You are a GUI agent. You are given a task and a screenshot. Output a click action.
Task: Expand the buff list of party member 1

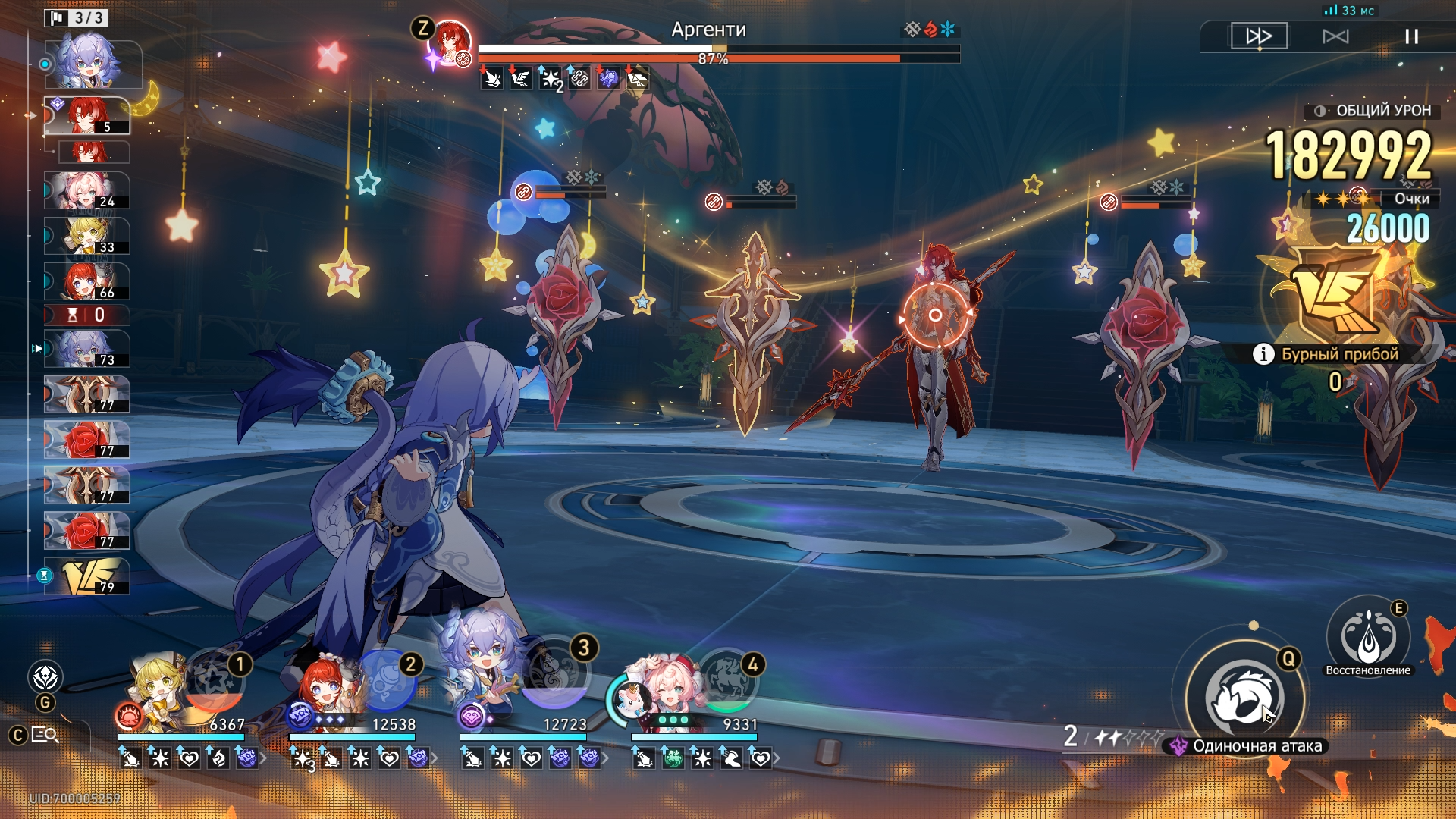coord(263,758)
